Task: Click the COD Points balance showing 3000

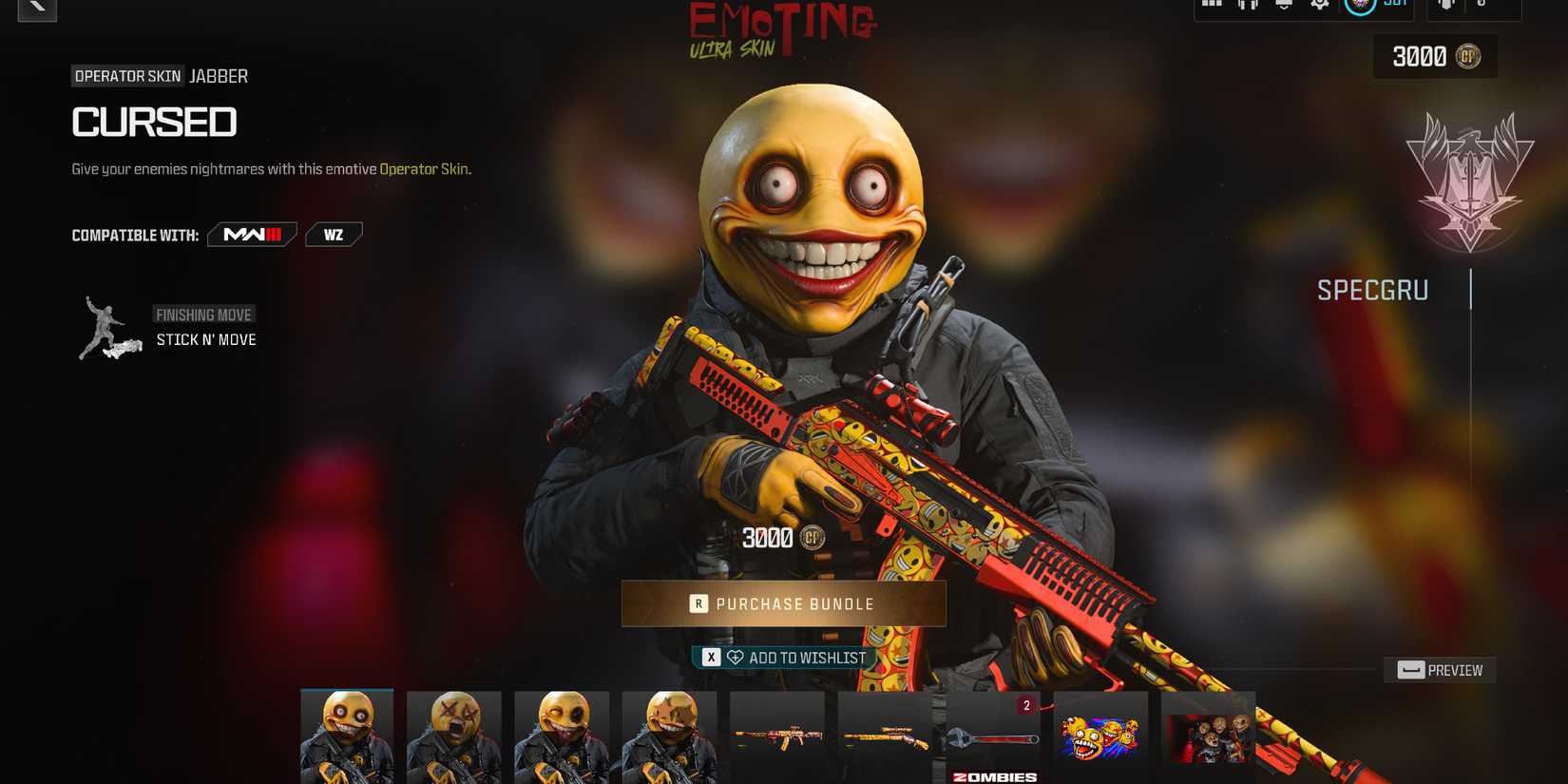Action: coord(1433,57)
